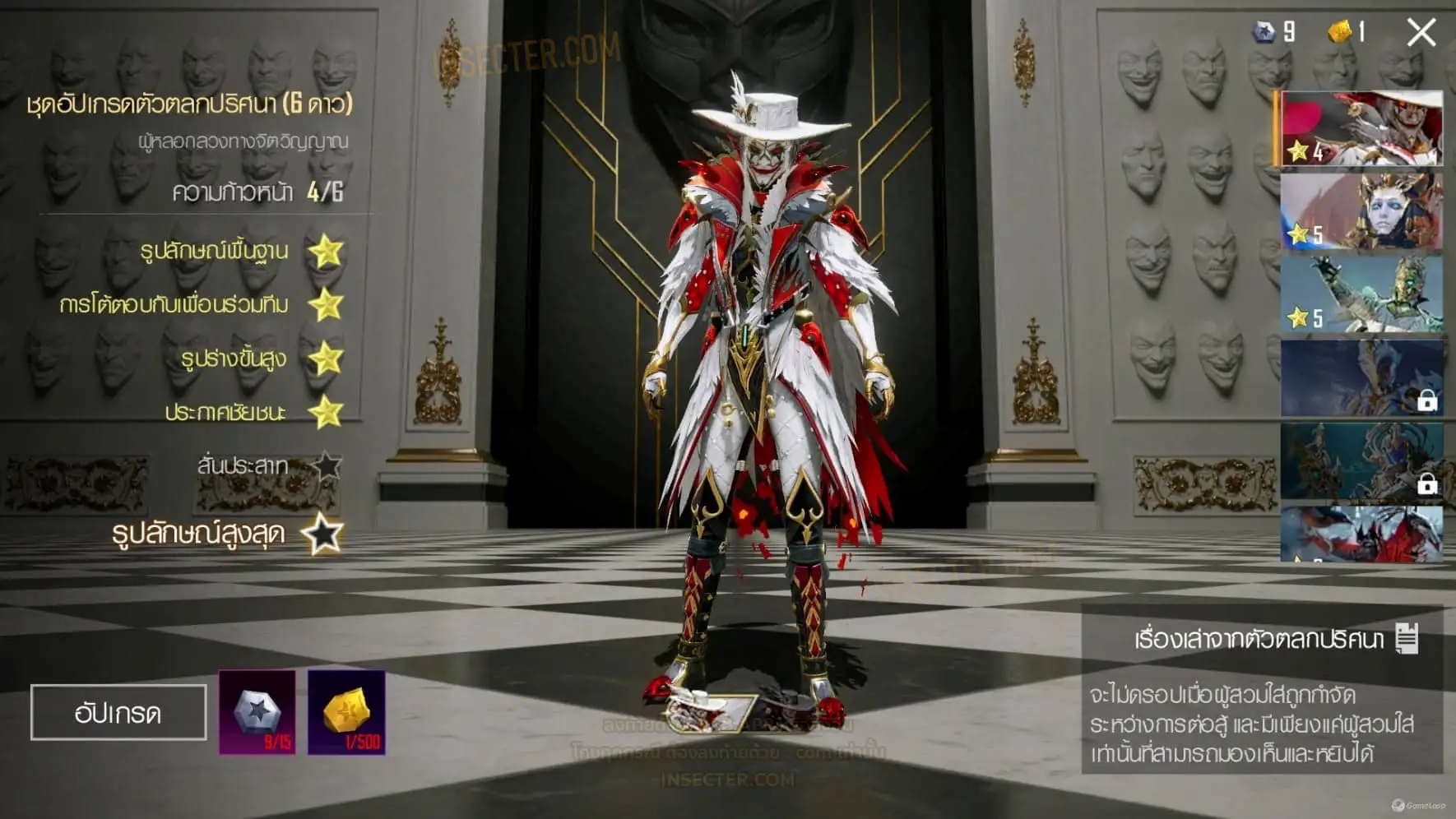The width and height of the screenshot is (1456, 819).
Task: Select the silver star material slot
Action: (257, 712)
